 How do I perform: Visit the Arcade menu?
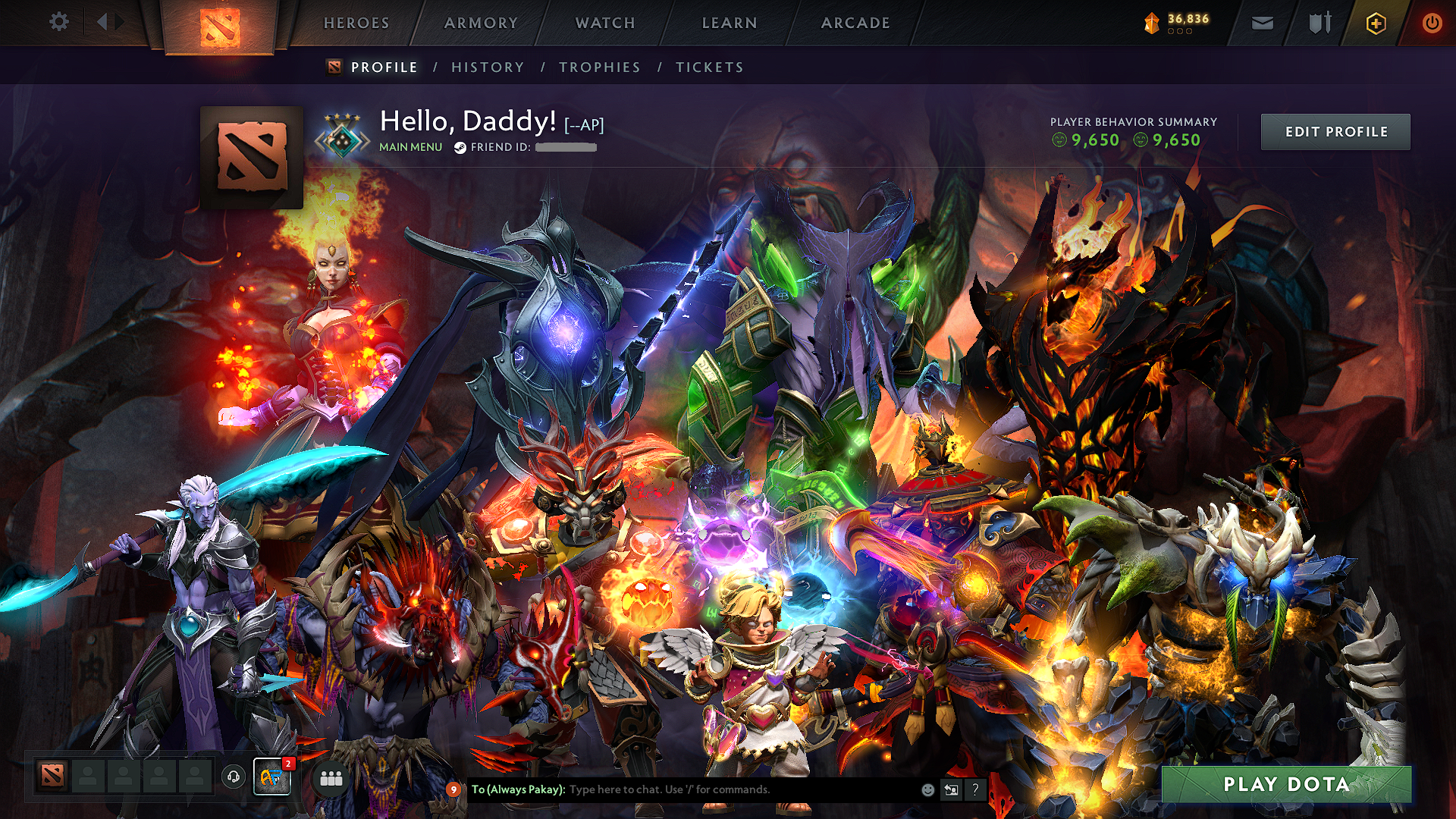coord(855,23)
